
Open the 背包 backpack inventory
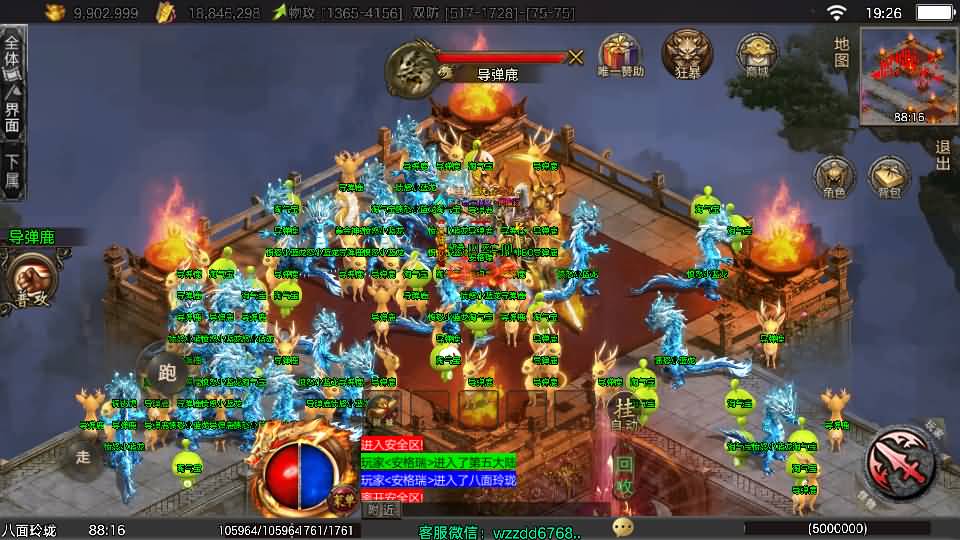click(889, 176)
